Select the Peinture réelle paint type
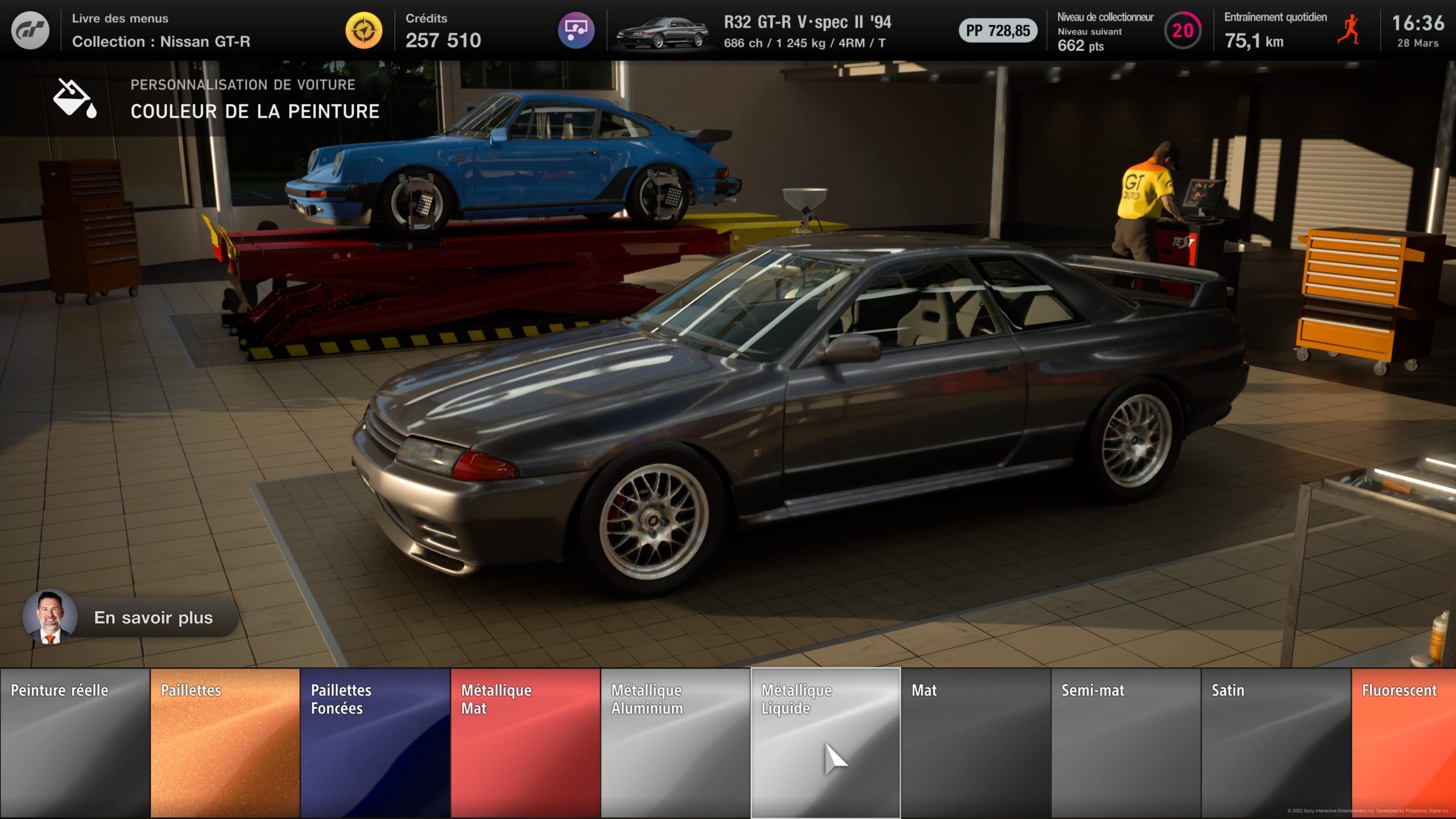 coord(75,743)
